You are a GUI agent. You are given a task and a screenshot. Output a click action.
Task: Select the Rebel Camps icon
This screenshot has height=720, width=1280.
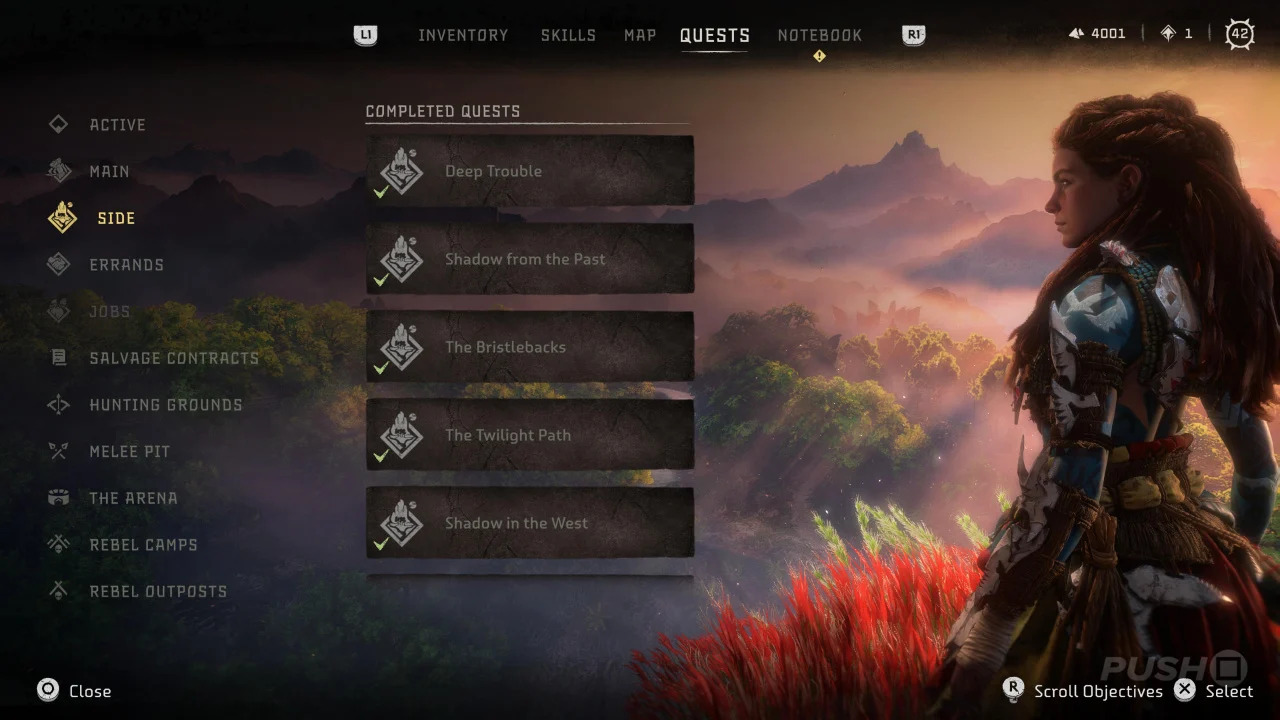[59, 544]
